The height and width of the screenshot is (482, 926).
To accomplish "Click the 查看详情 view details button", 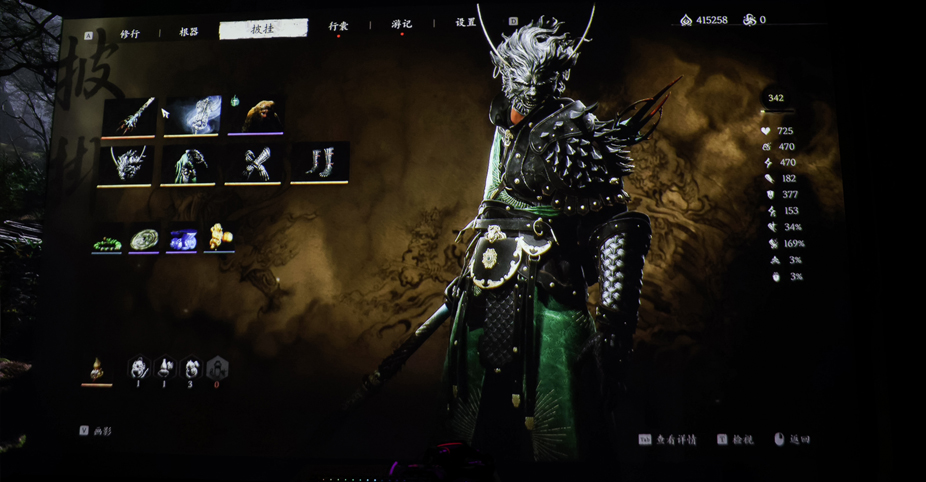I will (x=669, y=440).
